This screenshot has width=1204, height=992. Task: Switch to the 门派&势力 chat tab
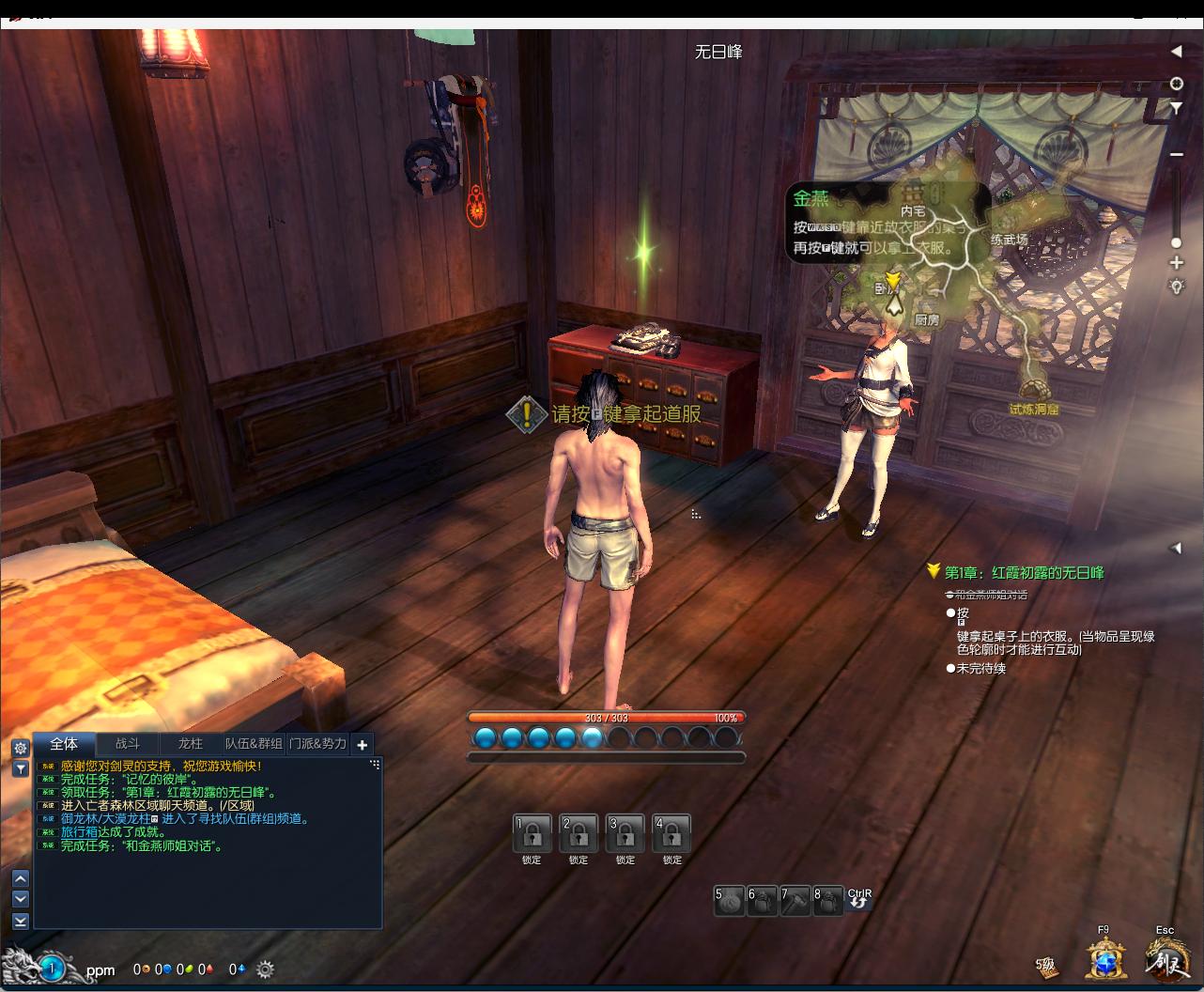pos(317,743)
